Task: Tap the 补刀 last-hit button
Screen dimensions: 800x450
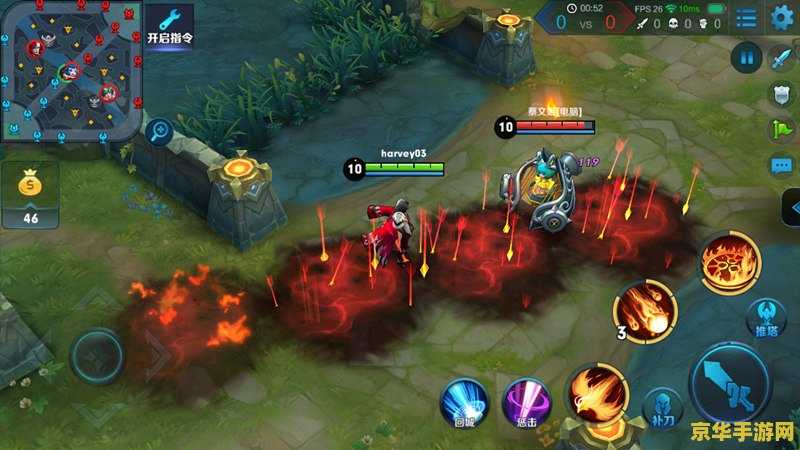Action: (659, 406)
